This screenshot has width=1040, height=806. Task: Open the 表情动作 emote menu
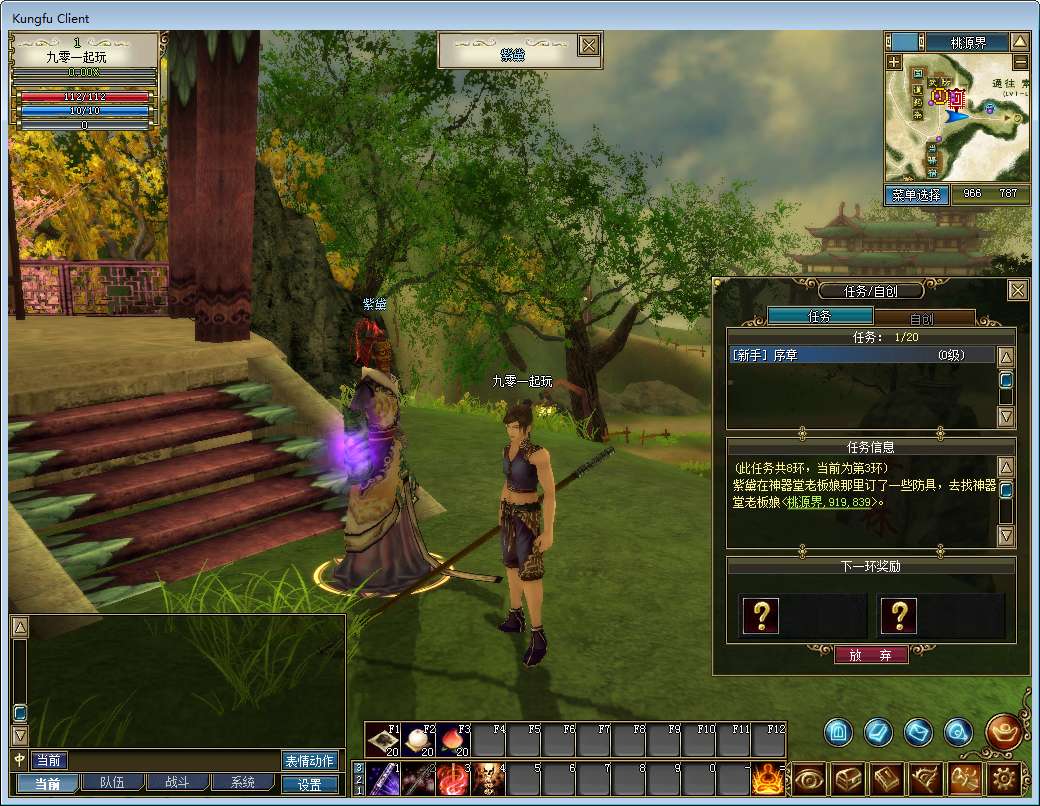[310, 761]
